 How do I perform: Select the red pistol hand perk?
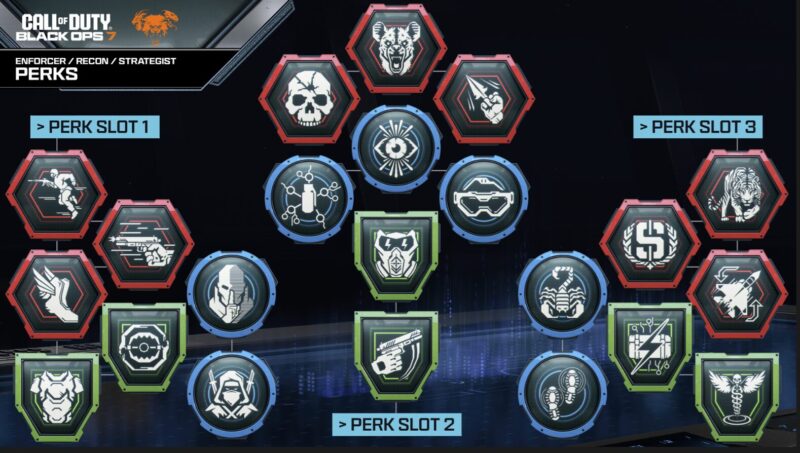143,243
